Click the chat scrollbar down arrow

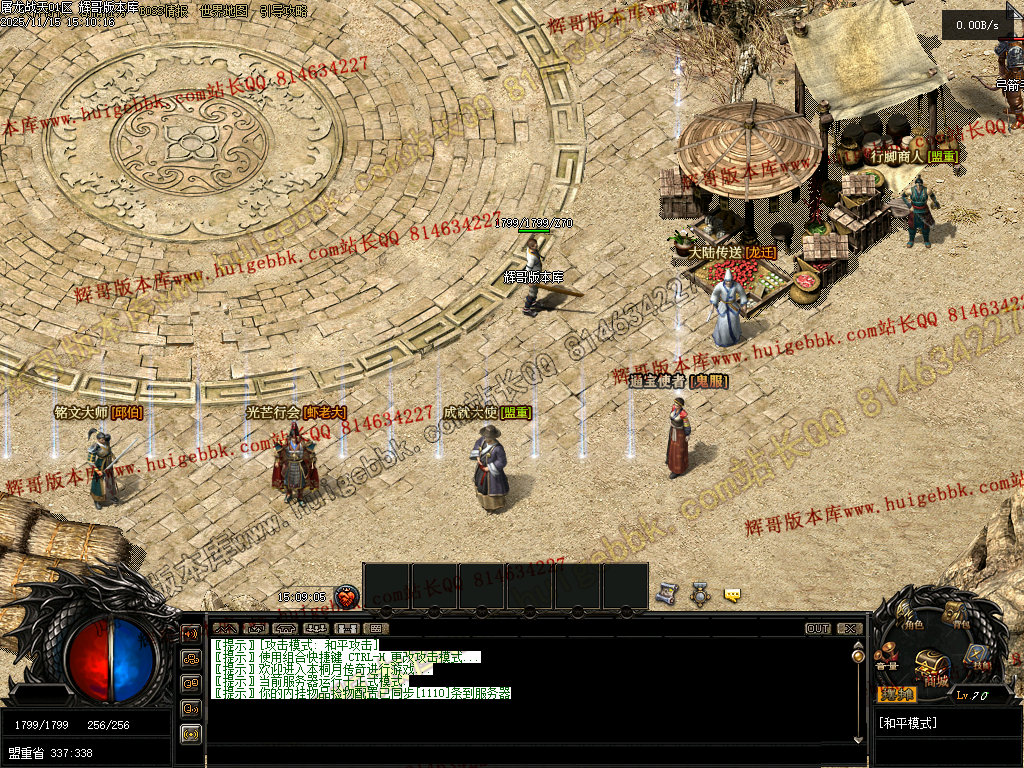(x=857, y=739)
